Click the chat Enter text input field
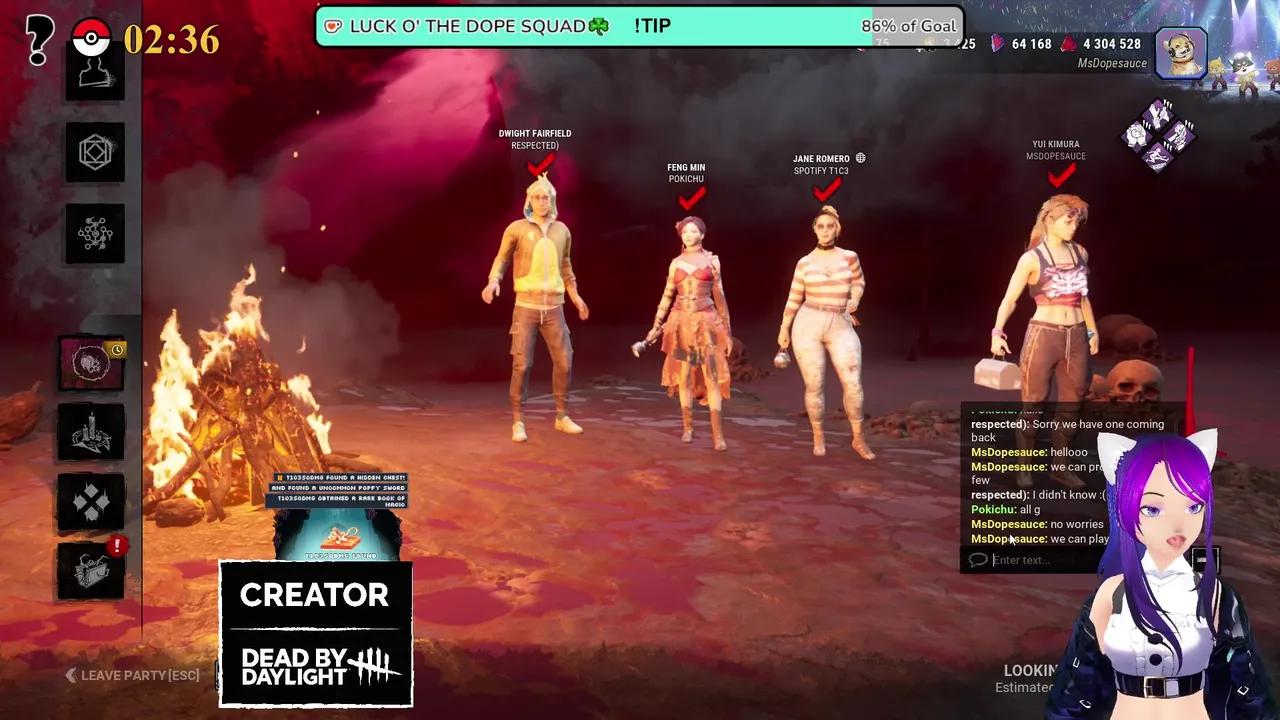The image size is (1280, 720). tap(1060, 560)
